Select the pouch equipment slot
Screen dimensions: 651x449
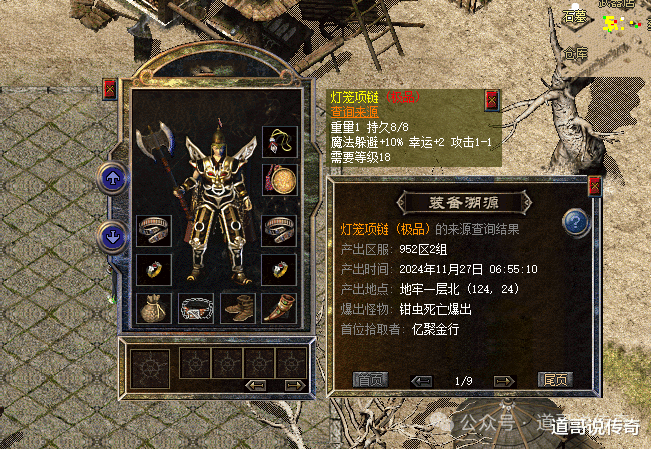point(154,307)
